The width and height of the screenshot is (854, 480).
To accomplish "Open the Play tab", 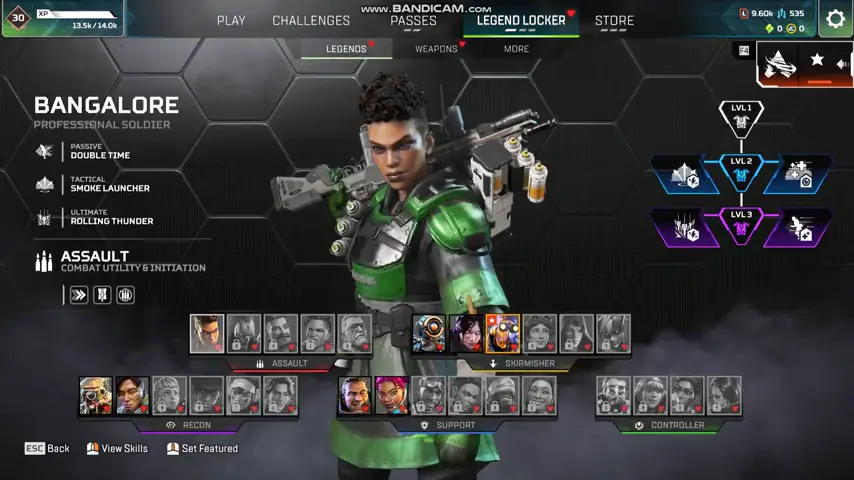I will (231, 20).
